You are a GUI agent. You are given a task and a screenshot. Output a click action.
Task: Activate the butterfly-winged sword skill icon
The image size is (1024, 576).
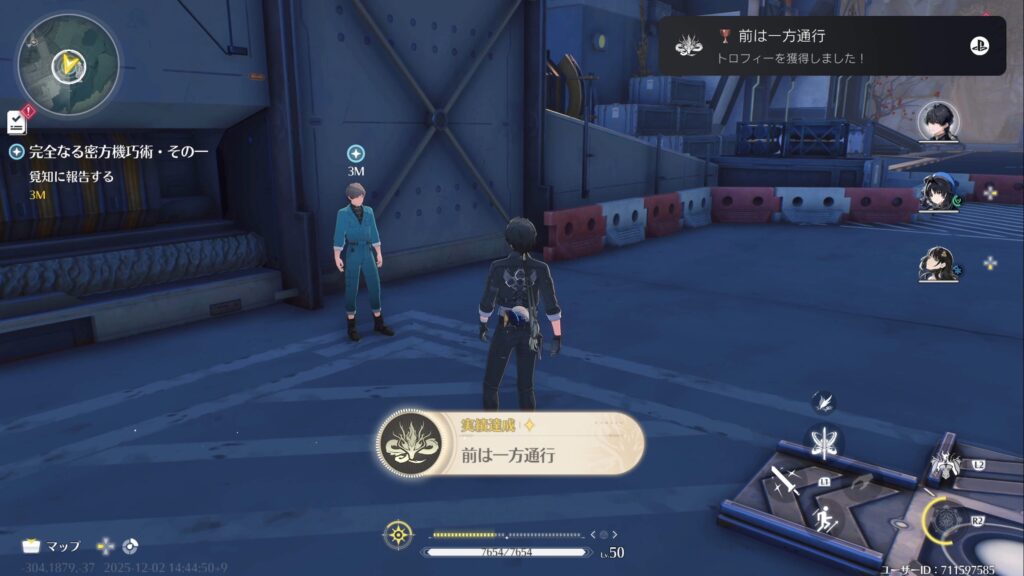[826, 442]
